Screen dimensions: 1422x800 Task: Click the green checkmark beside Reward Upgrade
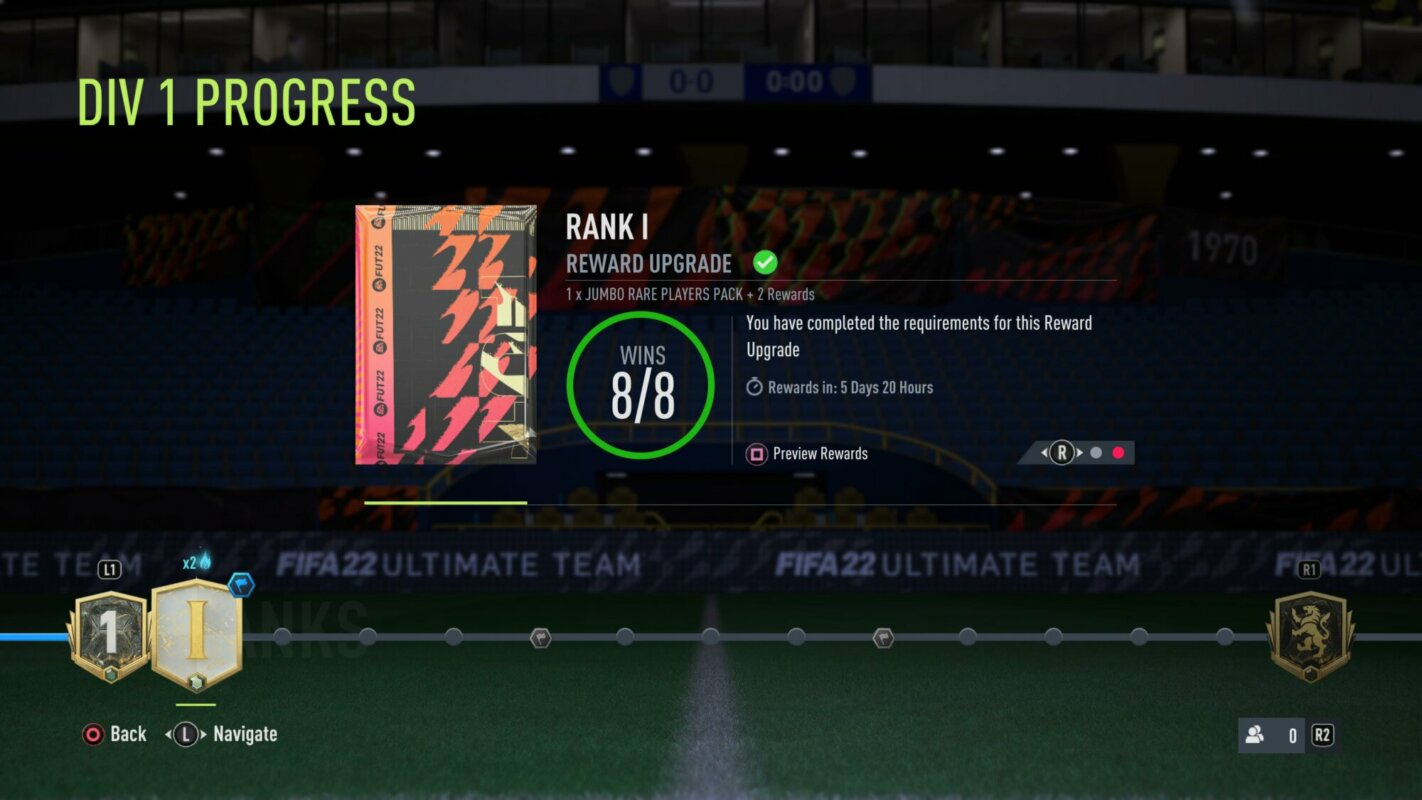click(765, 262)
